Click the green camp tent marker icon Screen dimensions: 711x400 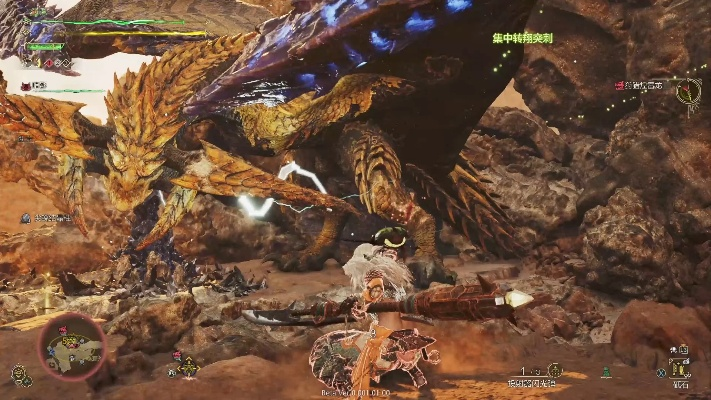click(x=605, y=372)
